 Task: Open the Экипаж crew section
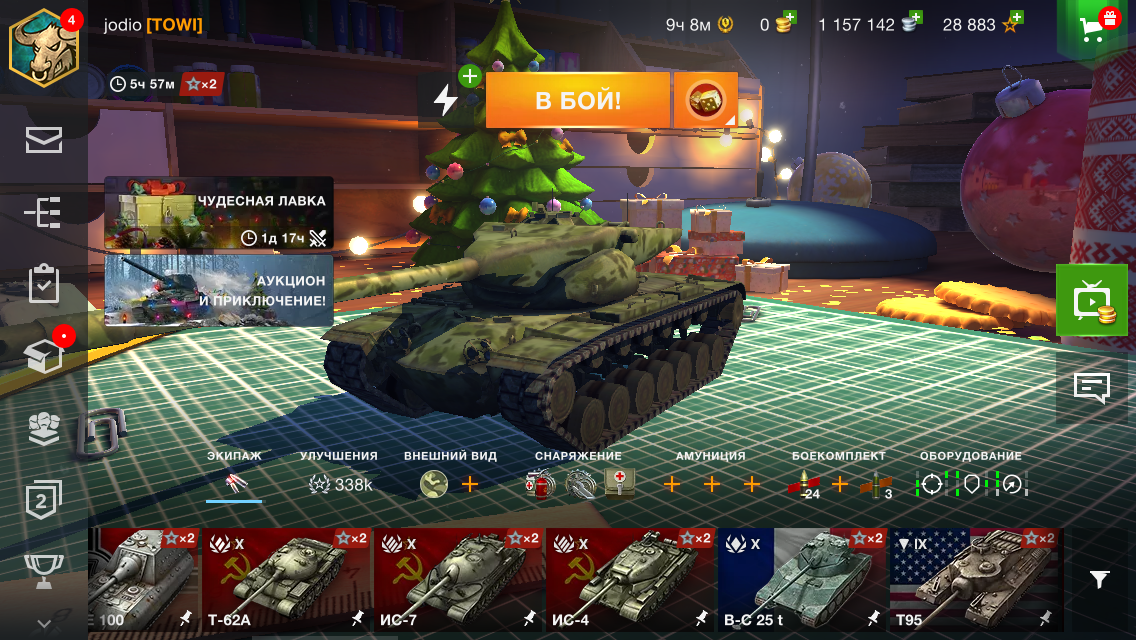pos(234,484)
